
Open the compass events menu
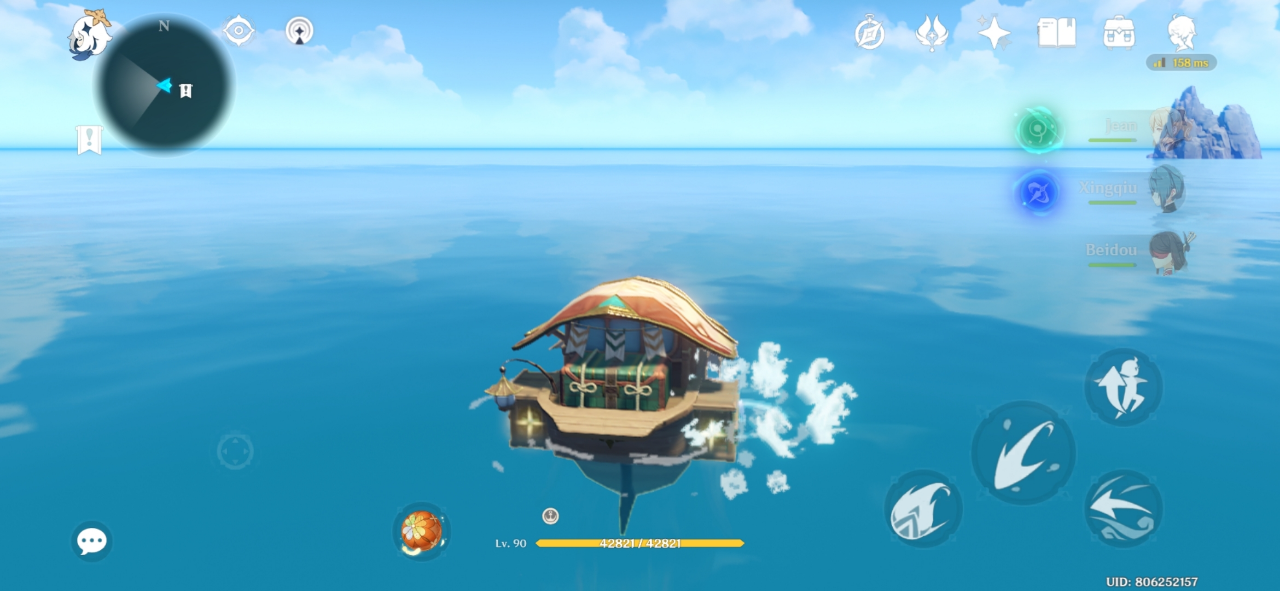click(869, 33)
